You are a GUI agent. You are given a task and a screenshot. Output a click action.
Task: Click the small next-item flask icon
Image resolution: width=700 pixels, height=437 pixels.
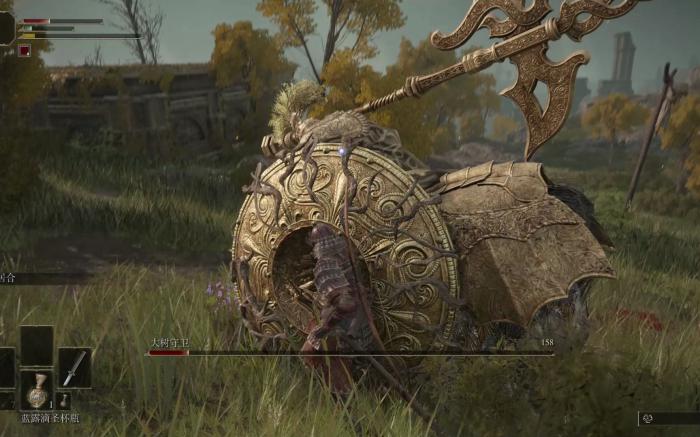pyautogui.click(x=64, y=400)
